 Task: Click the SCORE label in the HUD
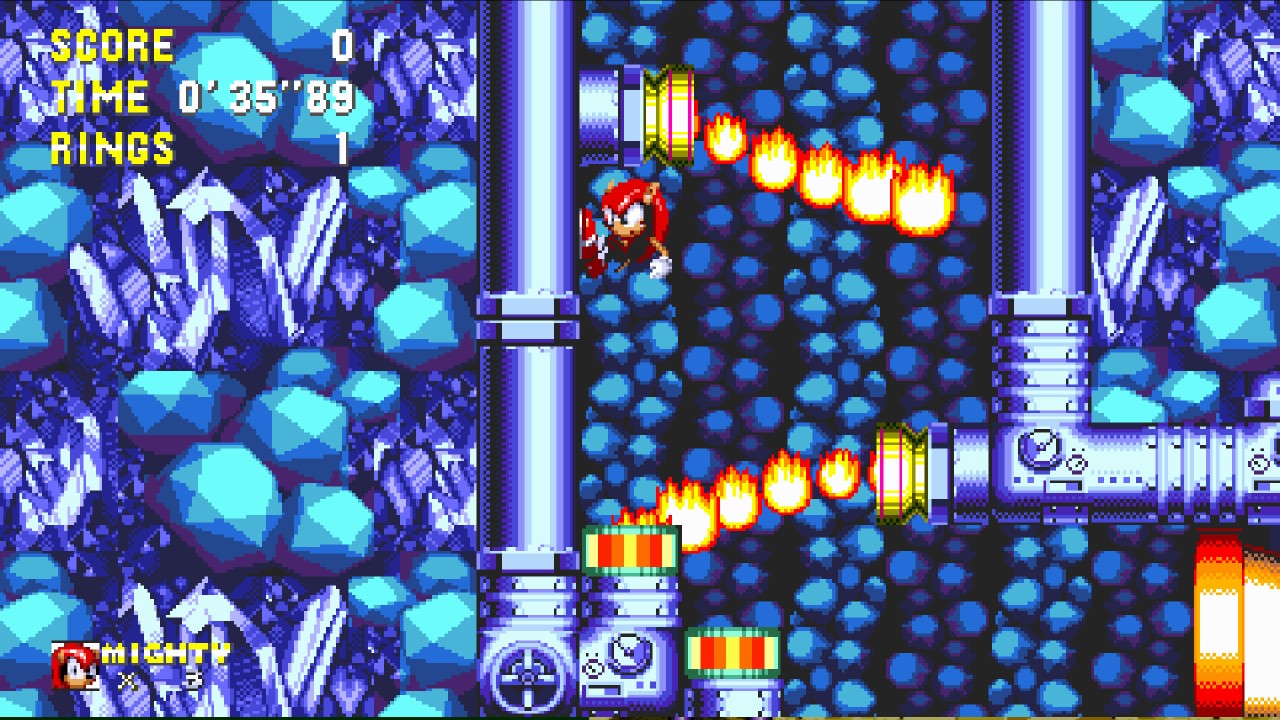point(110,45)
